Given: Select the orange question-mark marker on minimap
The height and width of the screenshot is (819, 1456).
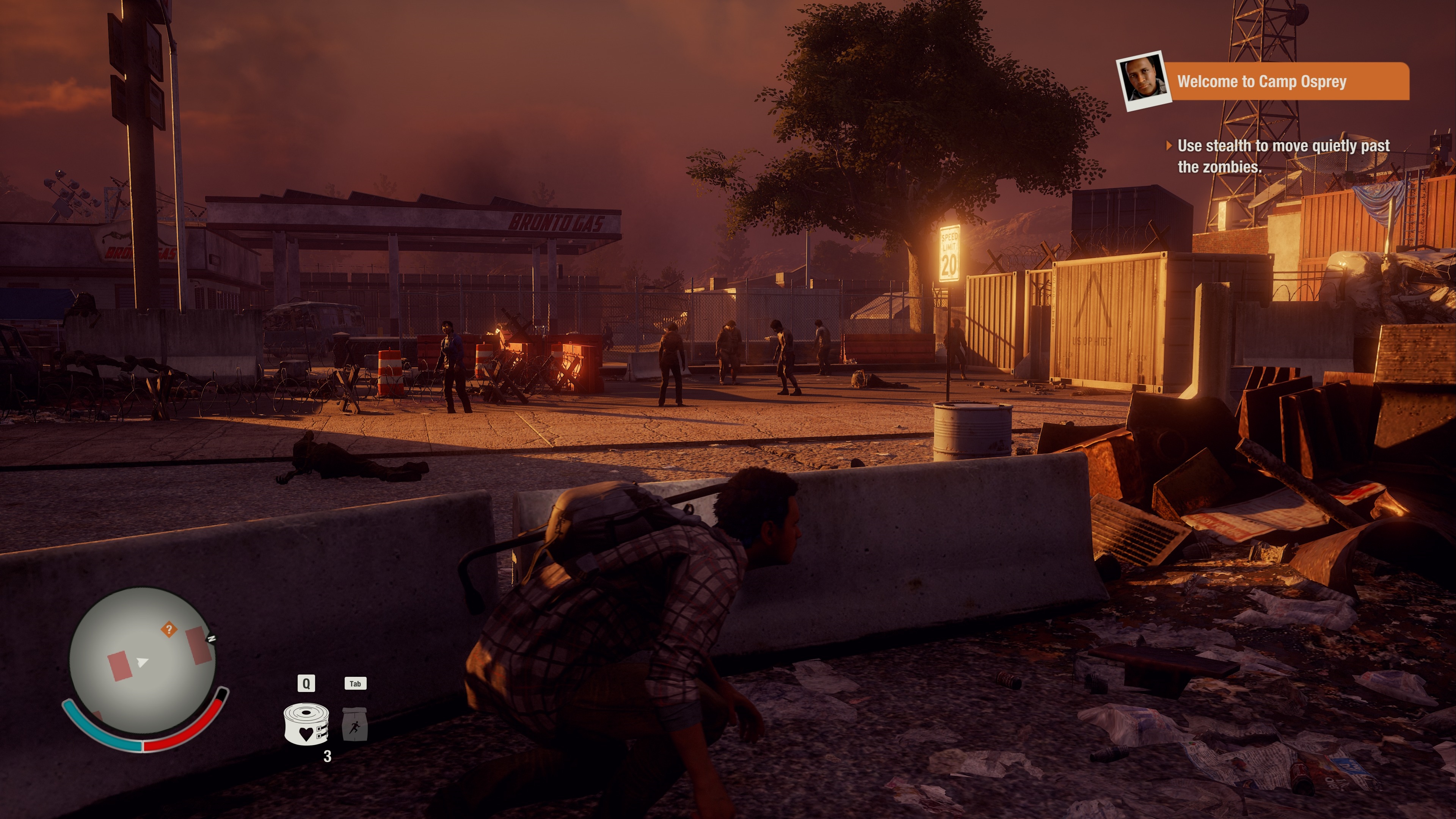Looking at the screenshot, I should click(x=168, y=629).
